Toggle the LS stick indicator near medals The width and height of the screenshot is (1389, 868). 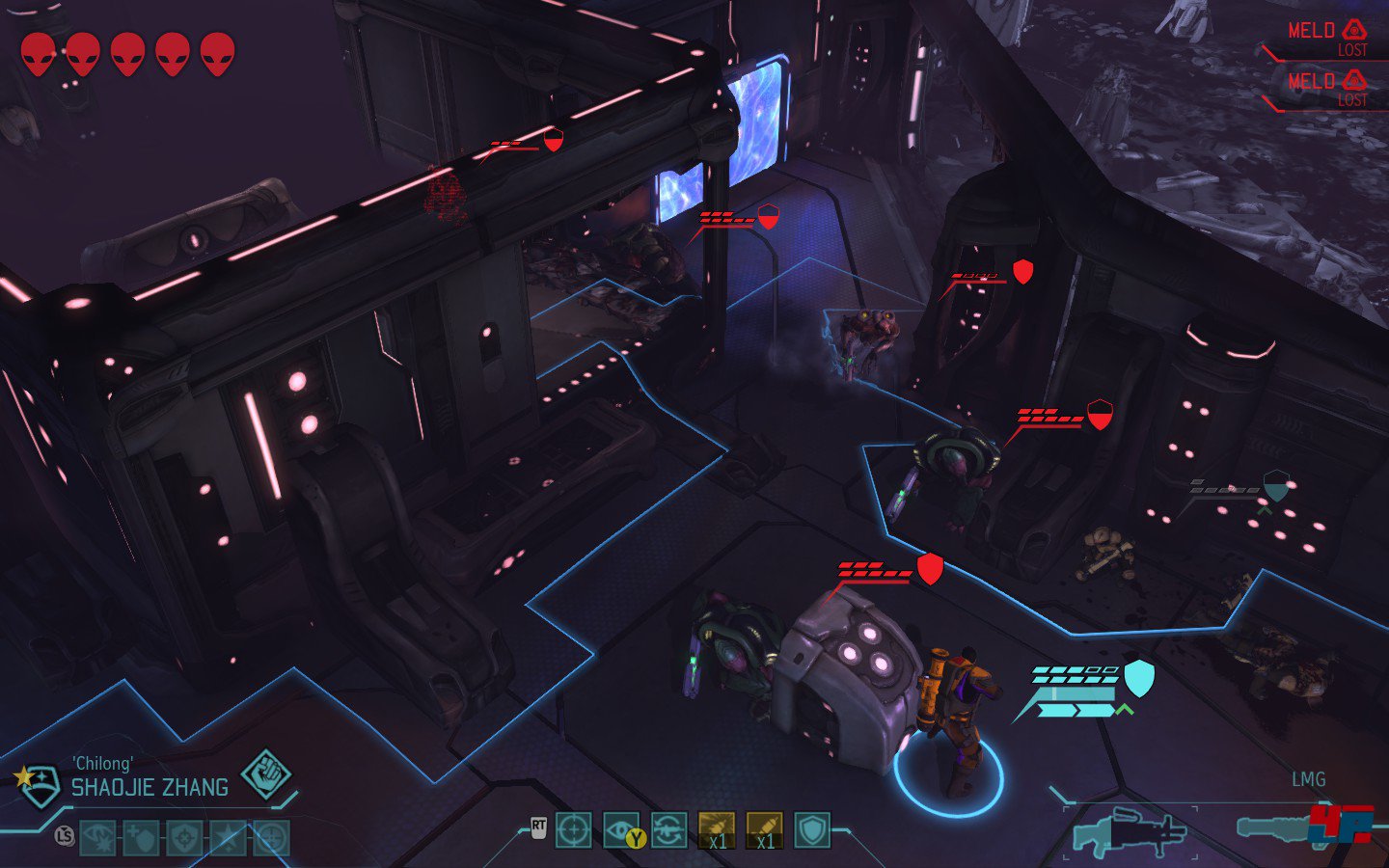pos(64,835)
